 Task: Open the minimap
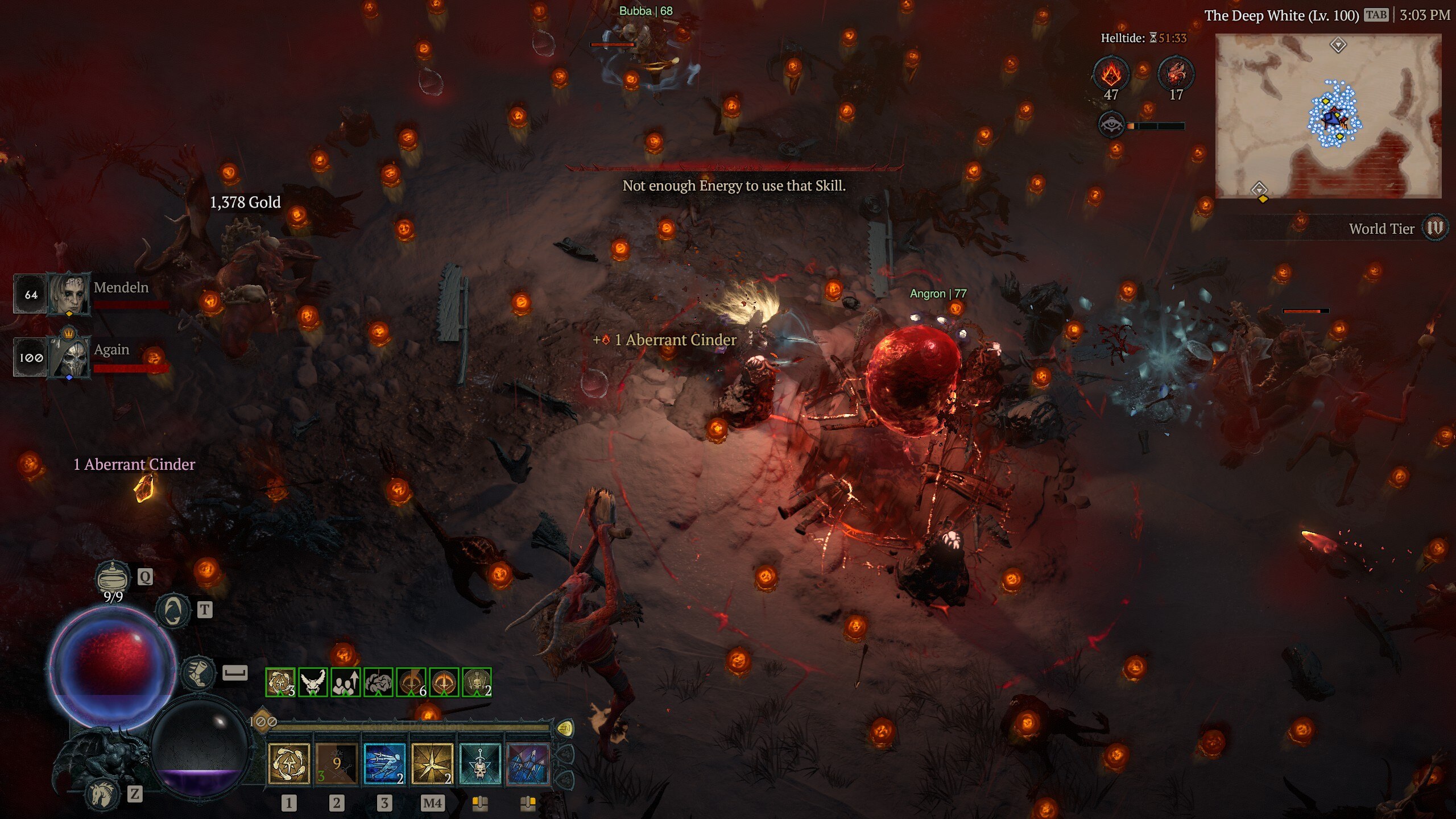click(1328, 116)
